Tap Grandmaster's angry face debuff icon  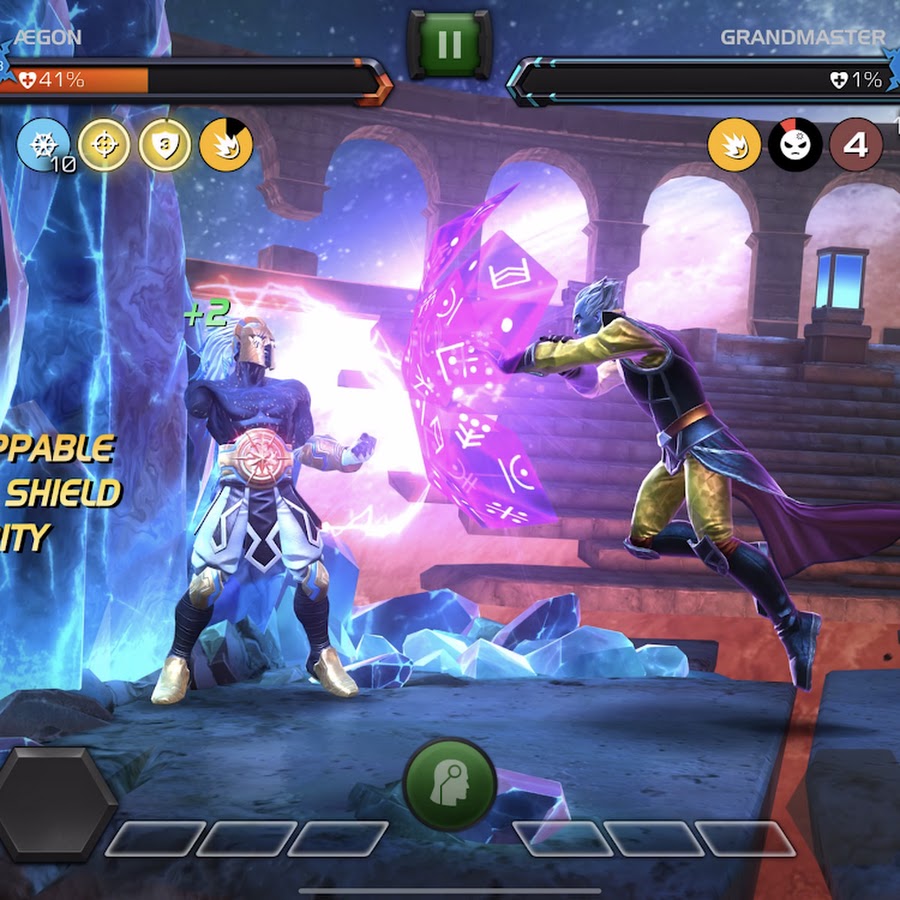[795, 146]
